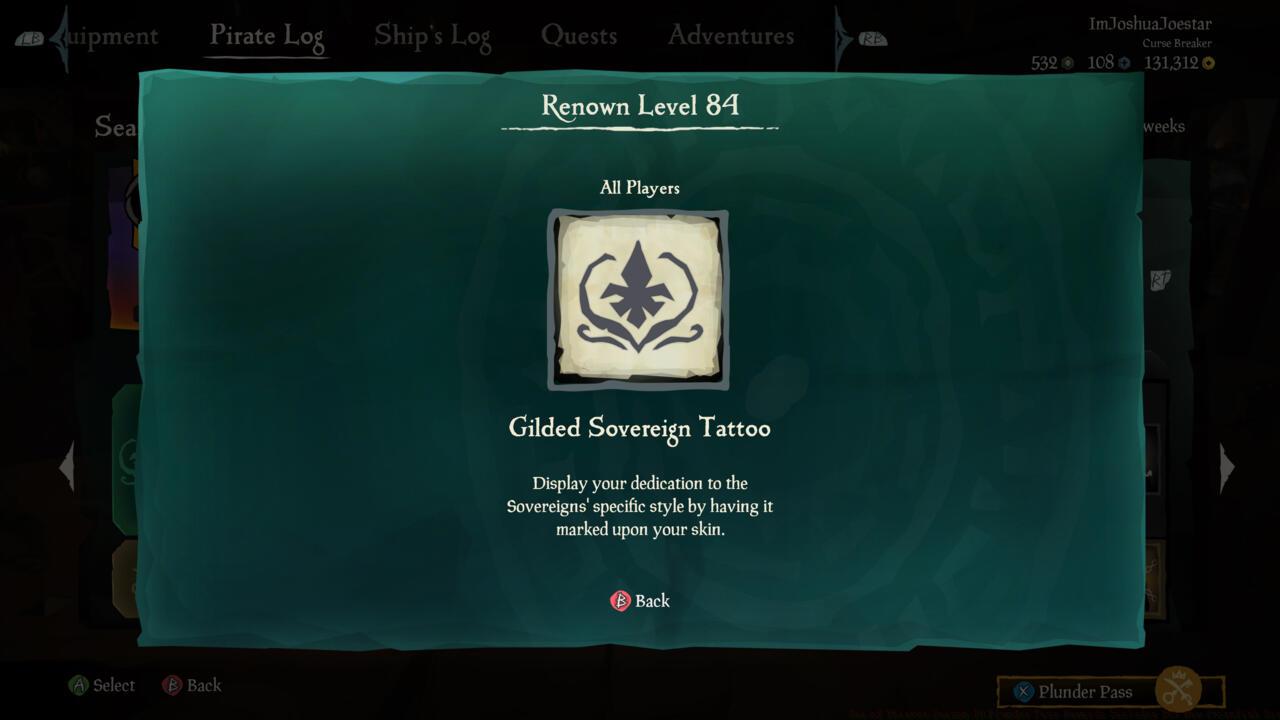The image size is (1280, 720).
Task: Click the left arrow to view previous reward
Action: click(x=67, y=466)
